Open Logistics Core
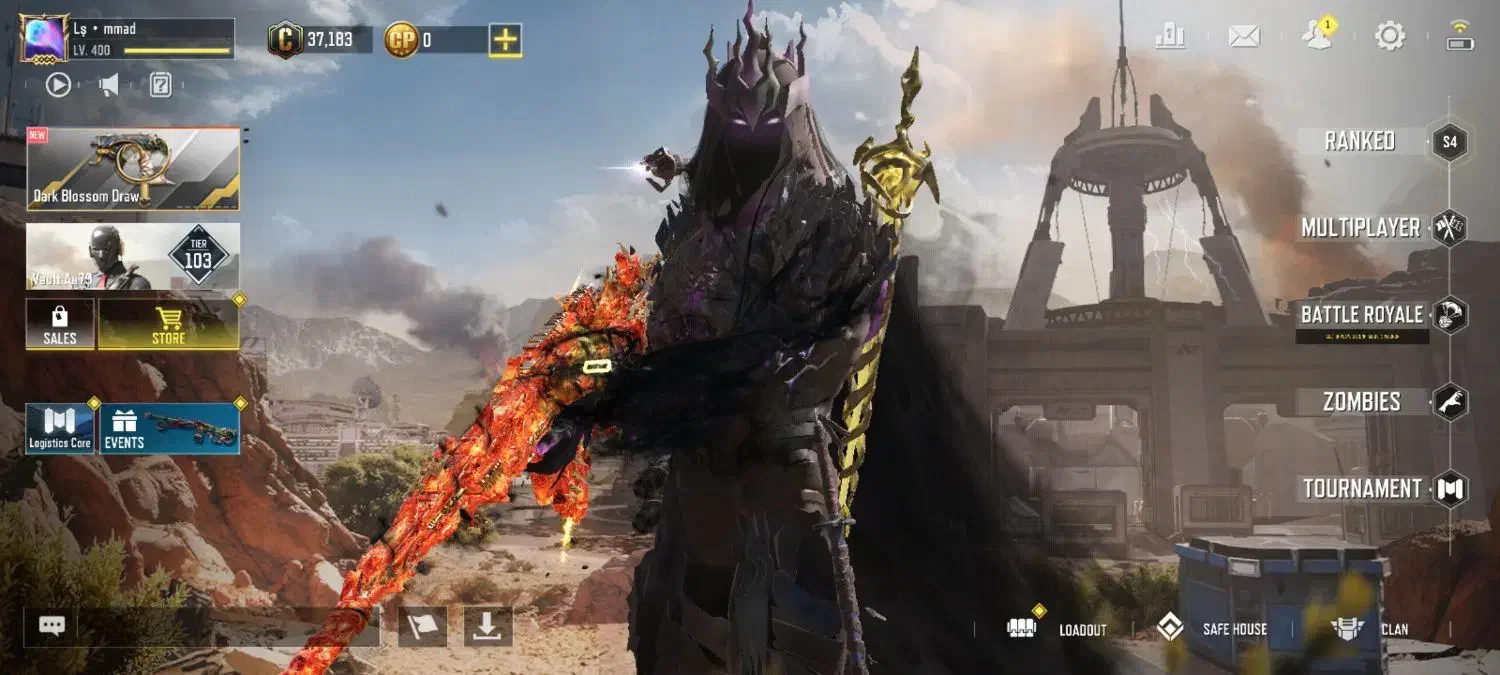1500x675 pixels. click(x=60, y=429)
